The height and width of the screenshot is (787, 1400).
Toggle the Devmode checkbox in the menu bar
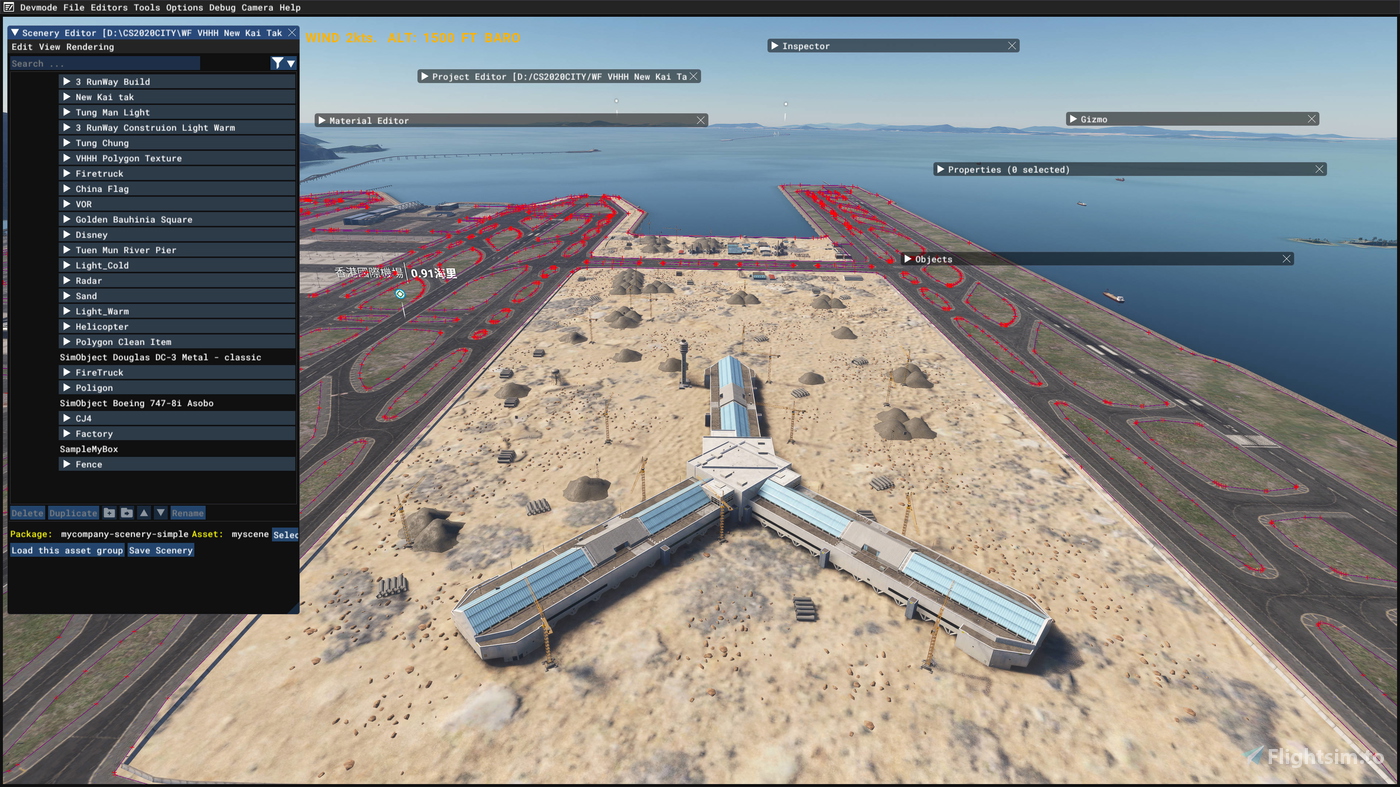[10, 7]
